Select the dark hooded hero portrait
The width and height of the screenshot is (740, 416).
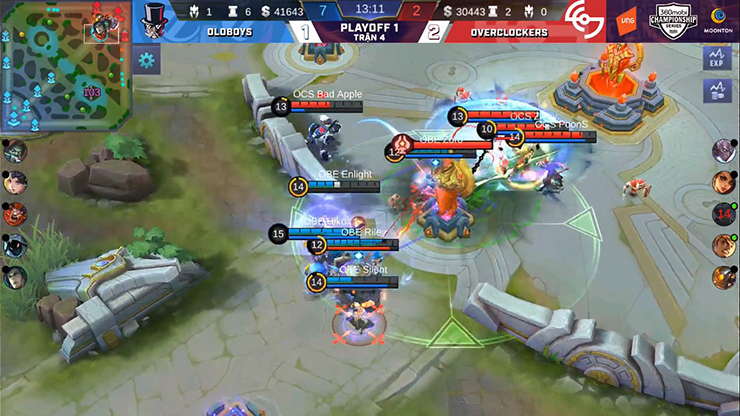(x=14, y=246)
